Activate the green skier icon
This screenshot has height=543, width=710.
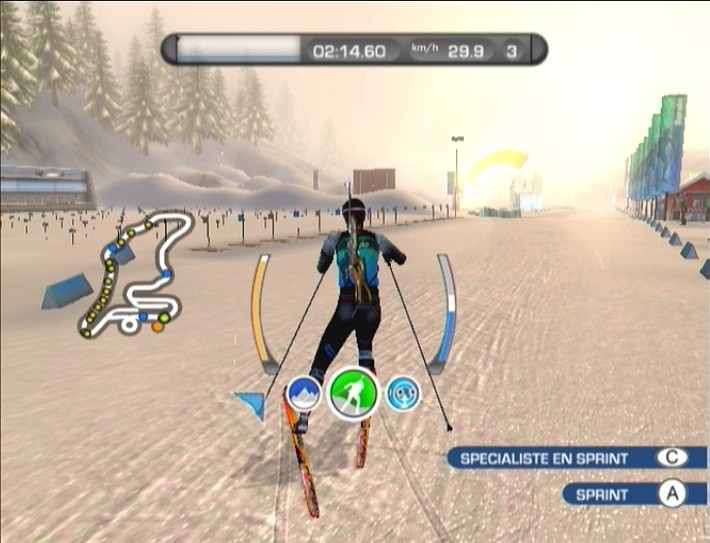click(x=352, y=393)
